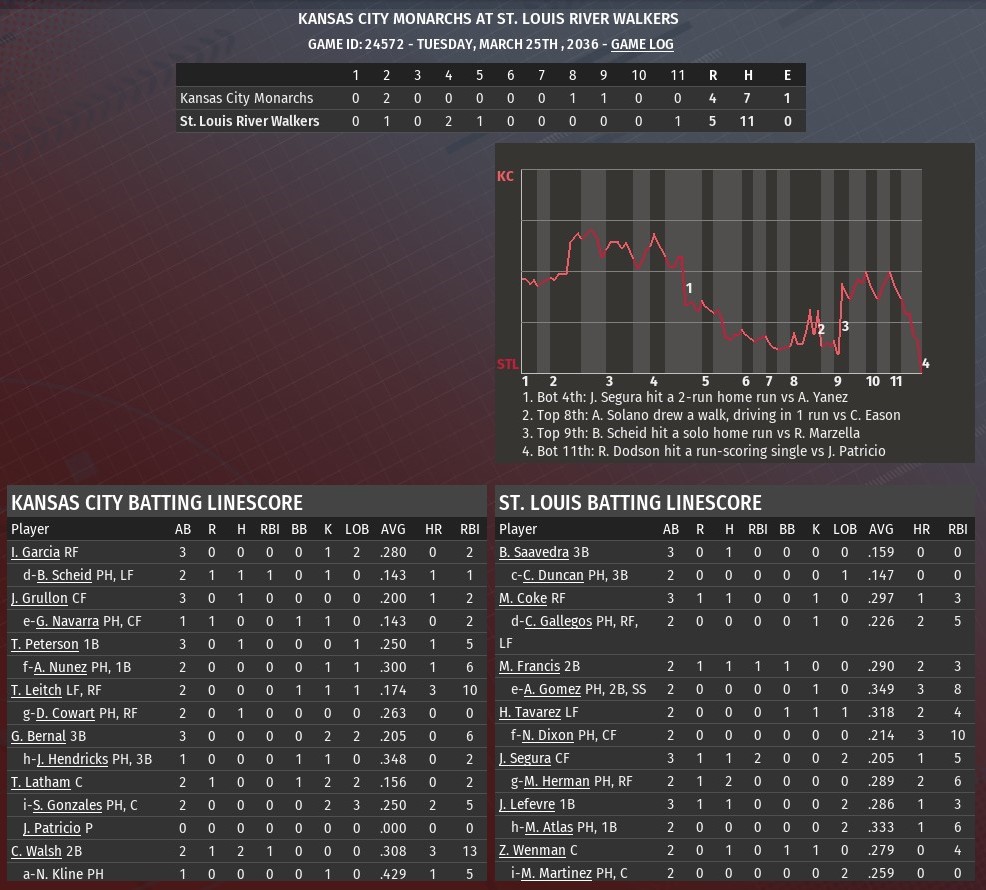Open A. Gomez player page
This screenshot has width=986, height=890.
pos(552,689)
